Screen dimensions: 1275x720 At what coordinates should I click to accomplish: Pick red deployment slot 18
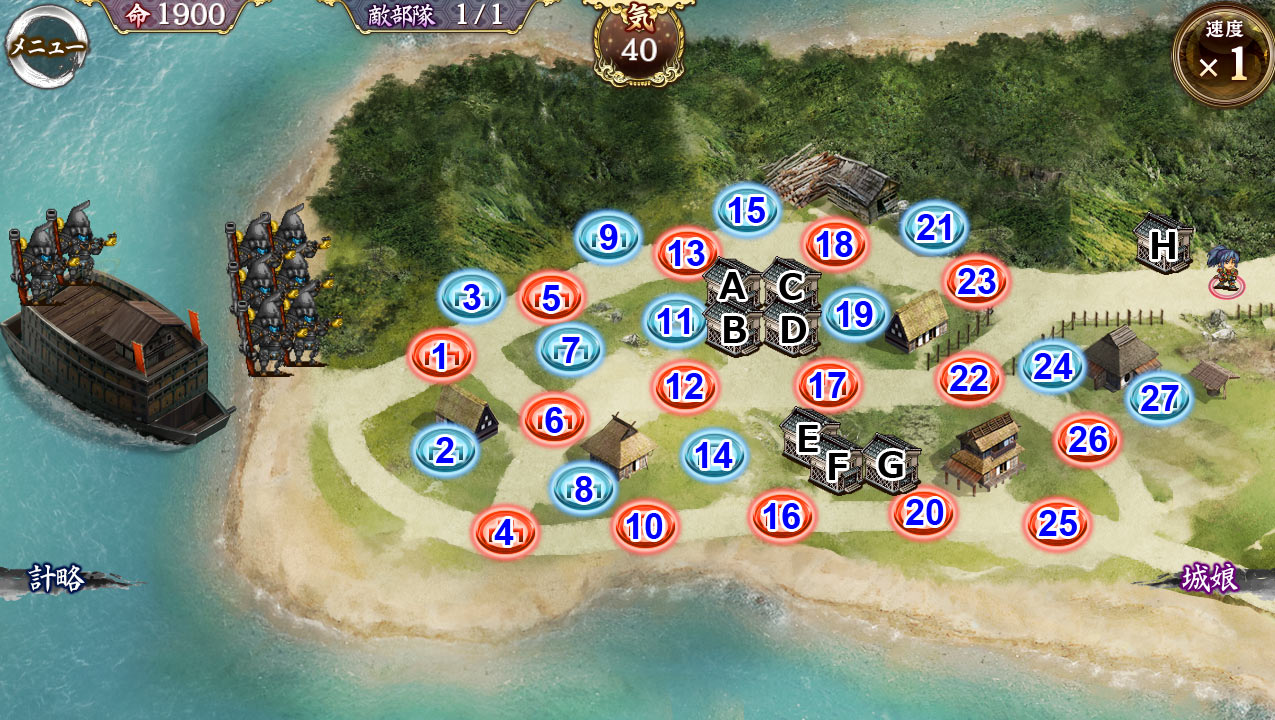click(834, 244)
